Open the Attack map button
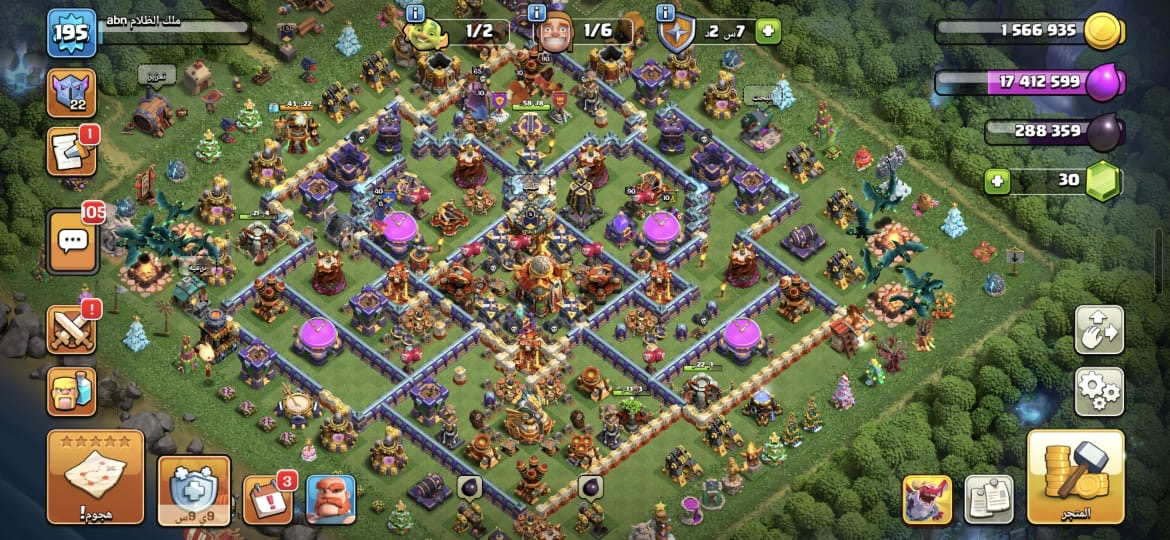This screenshot has height=540, width=1170. click(95, 478)
